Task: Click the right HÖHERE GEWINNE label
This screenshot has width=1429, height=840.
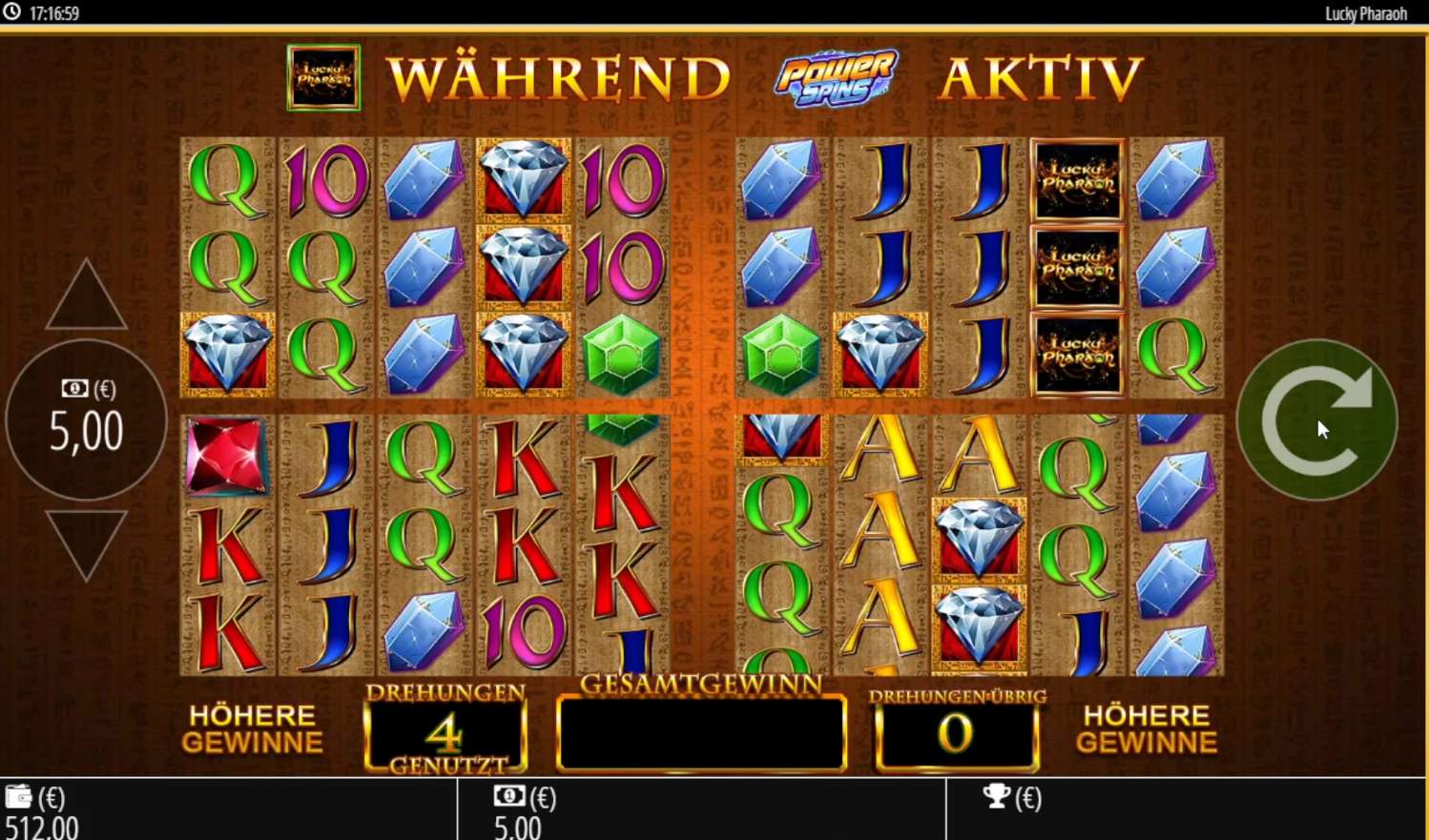Action: tap(1147, 728)
